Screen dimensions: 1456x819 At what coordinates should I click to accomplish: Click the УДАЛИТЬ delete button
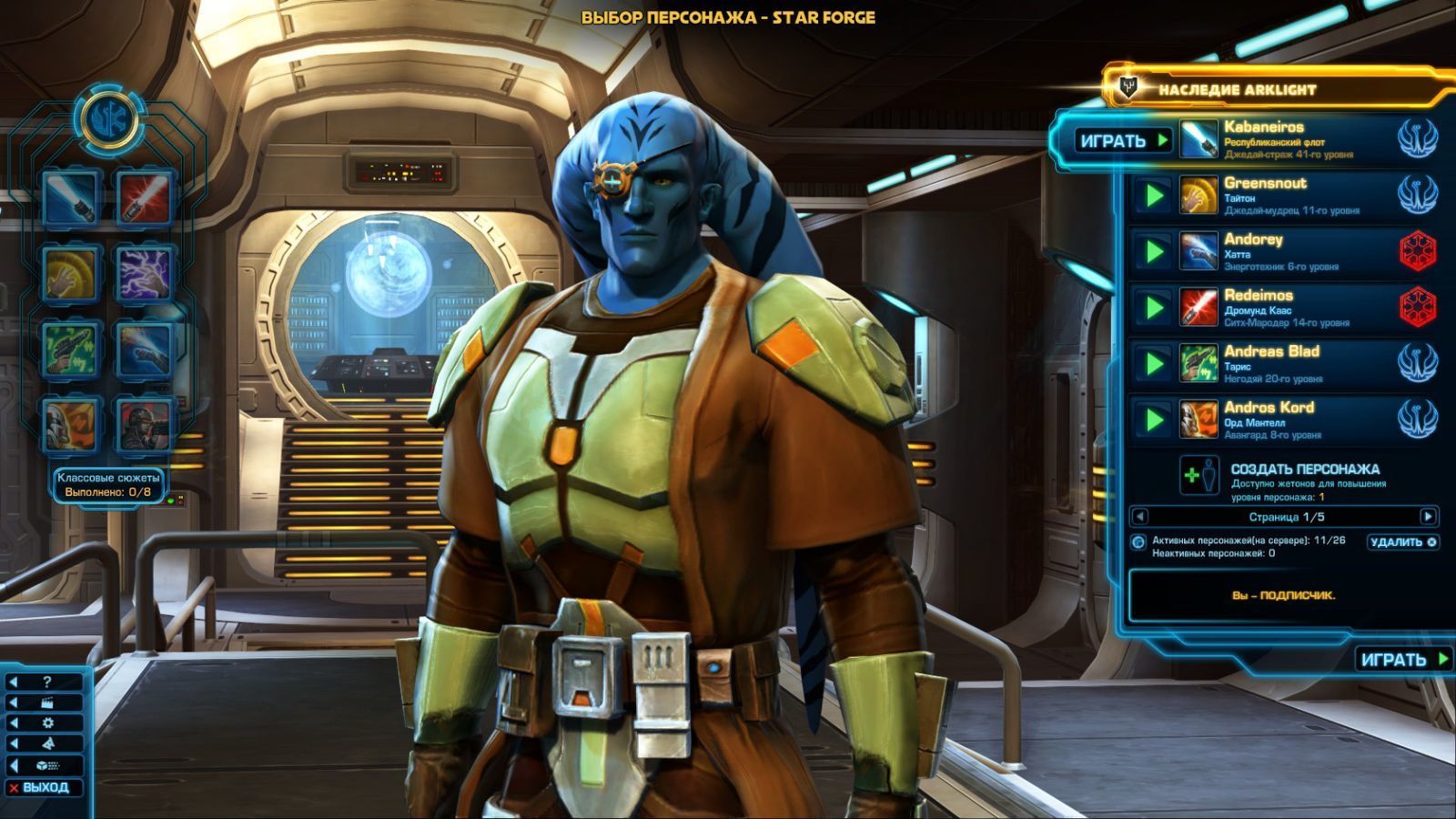click(1402, 542)
